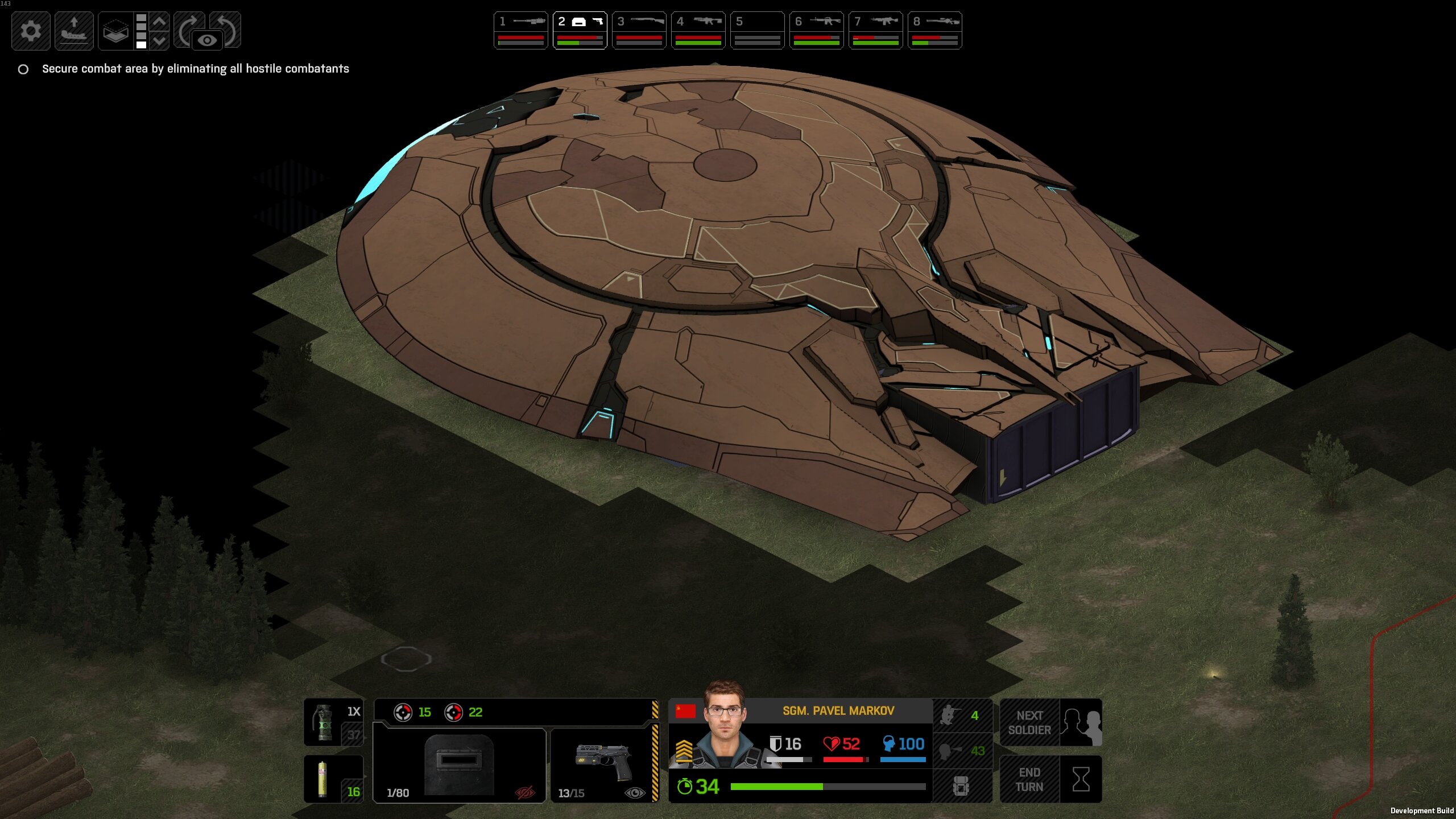The width and height of the screenshot is (1456, 819).
Task: Move camera view down one level
Action: tap(160, 40)
